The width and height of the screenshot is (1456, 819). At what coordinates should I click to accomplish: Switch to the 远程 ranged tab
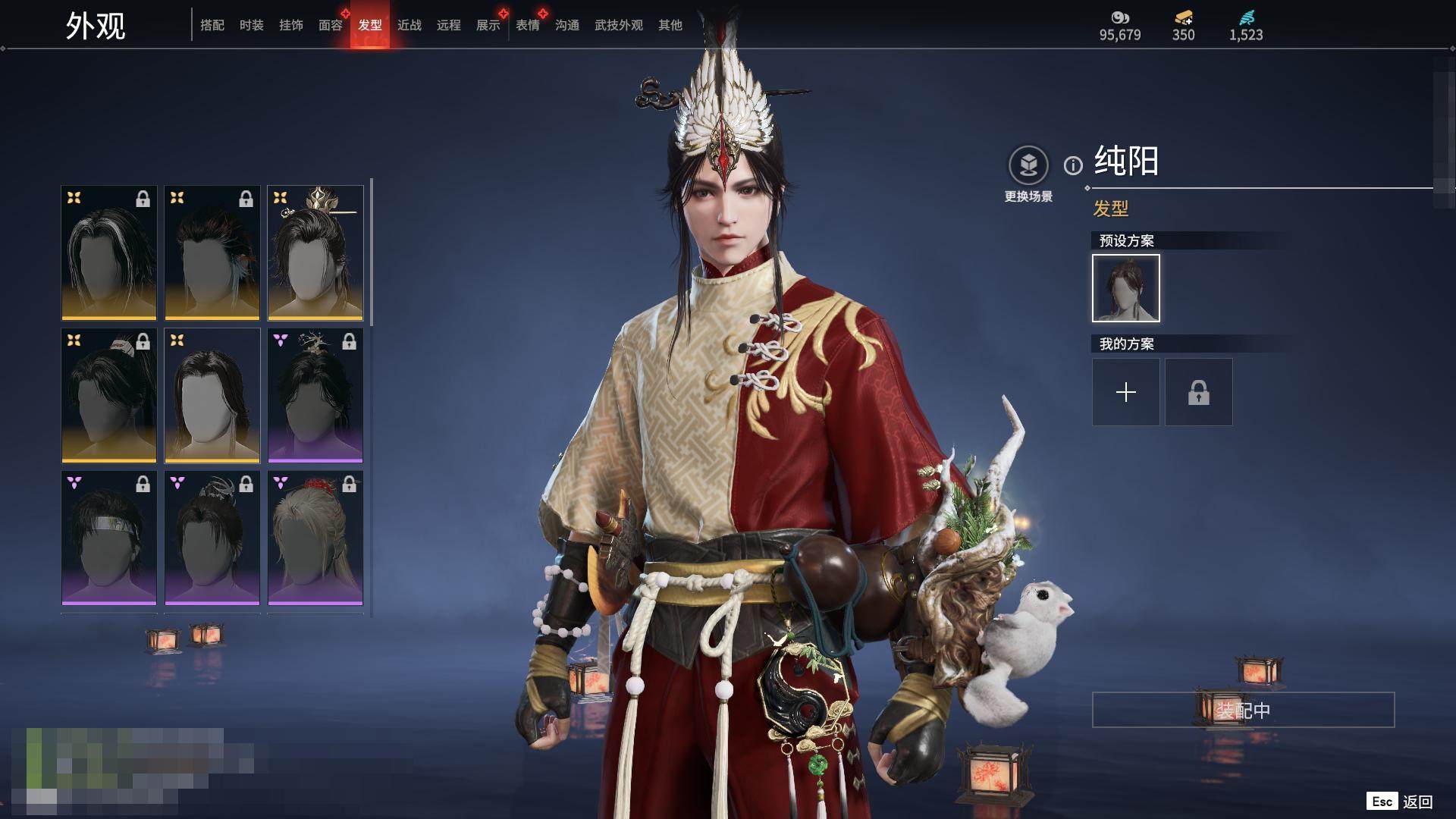[449, 25]
